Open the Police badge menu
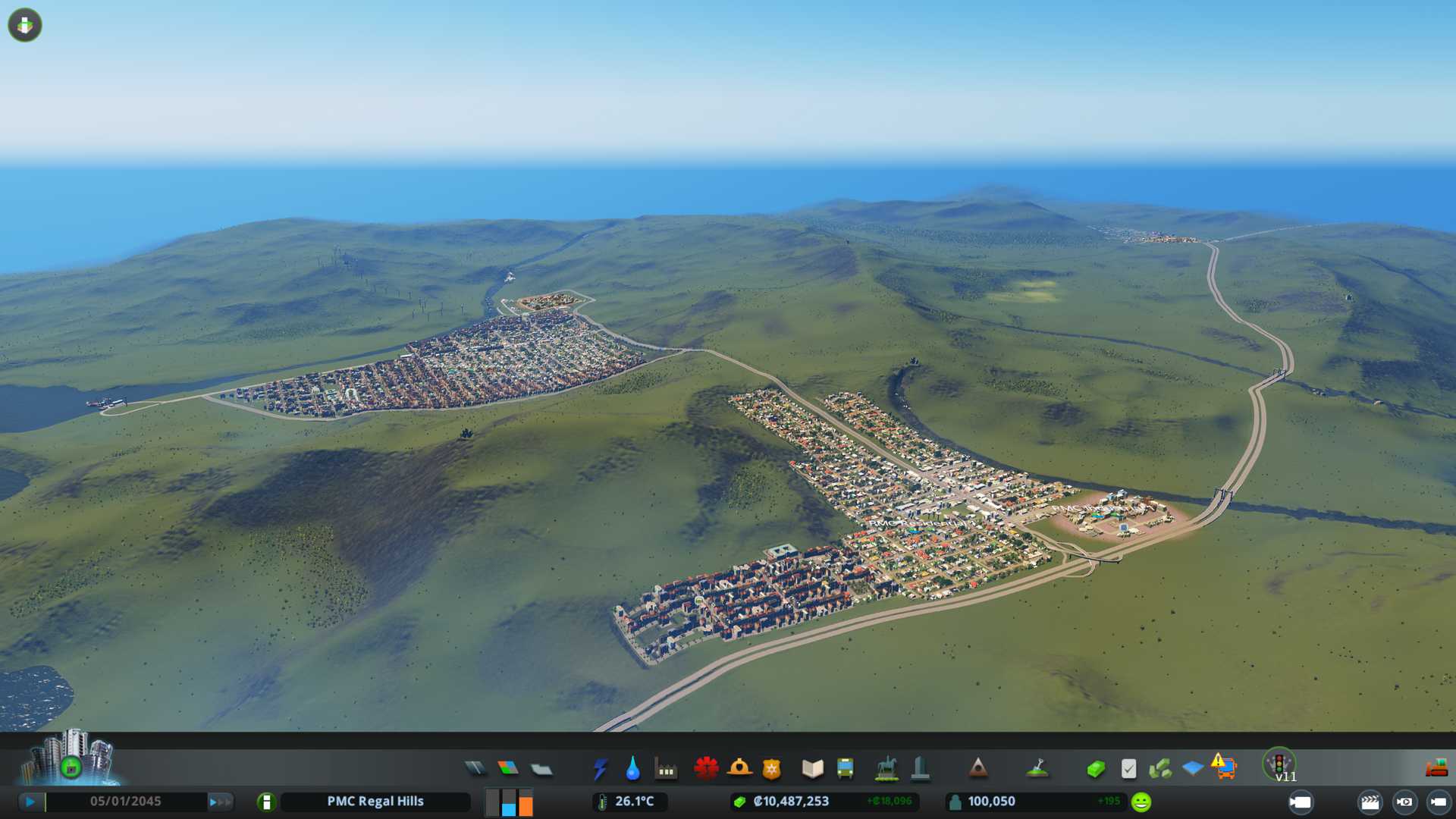Image resolution: width=1456 pixels, height=819 pixels. click(772, 770)
